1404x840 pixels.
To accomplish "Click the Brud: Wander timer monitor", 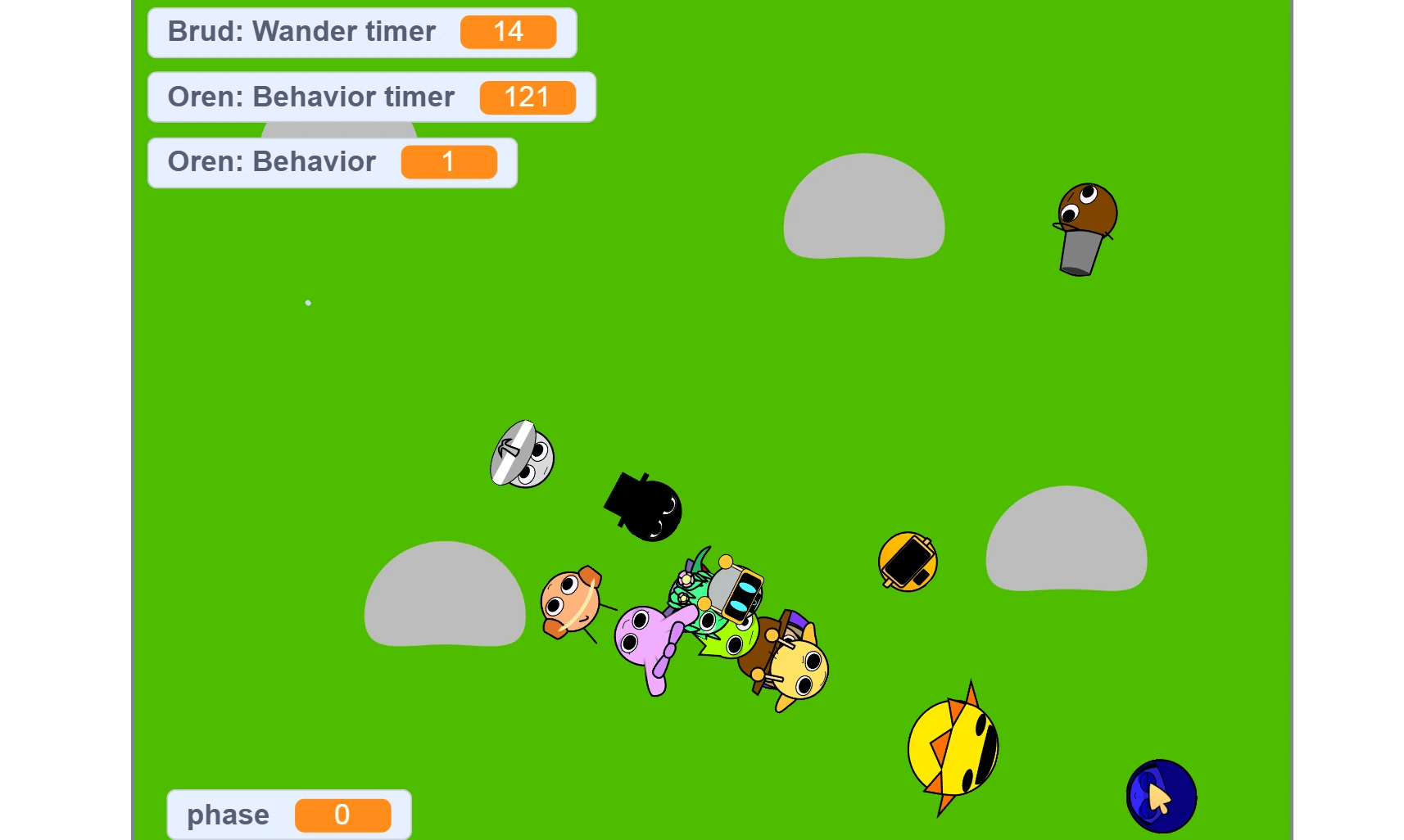I will click(360, 32).
